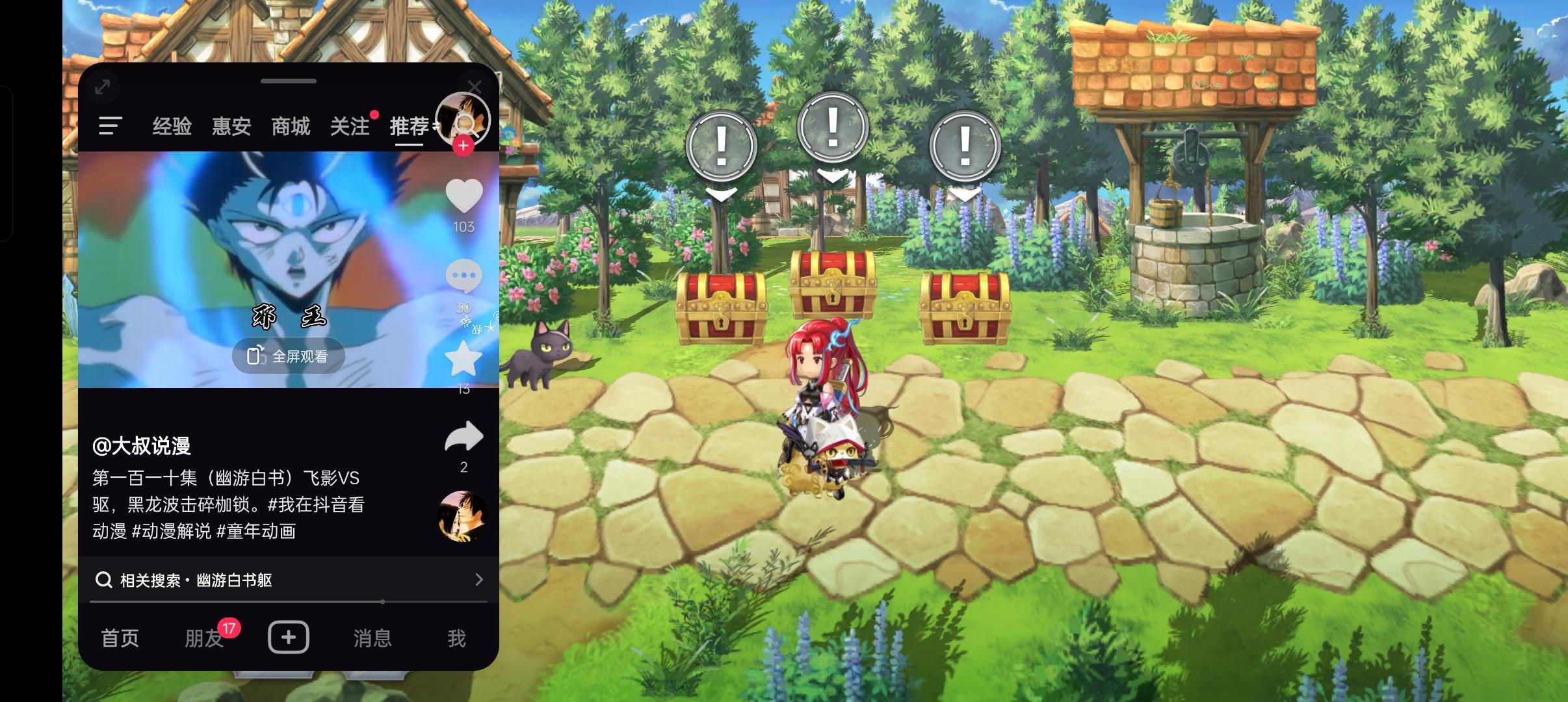Tap the 全屏观看 full-screen viewing button
This screenshot has height=702, width=1568.
click(x=289, y=356)
